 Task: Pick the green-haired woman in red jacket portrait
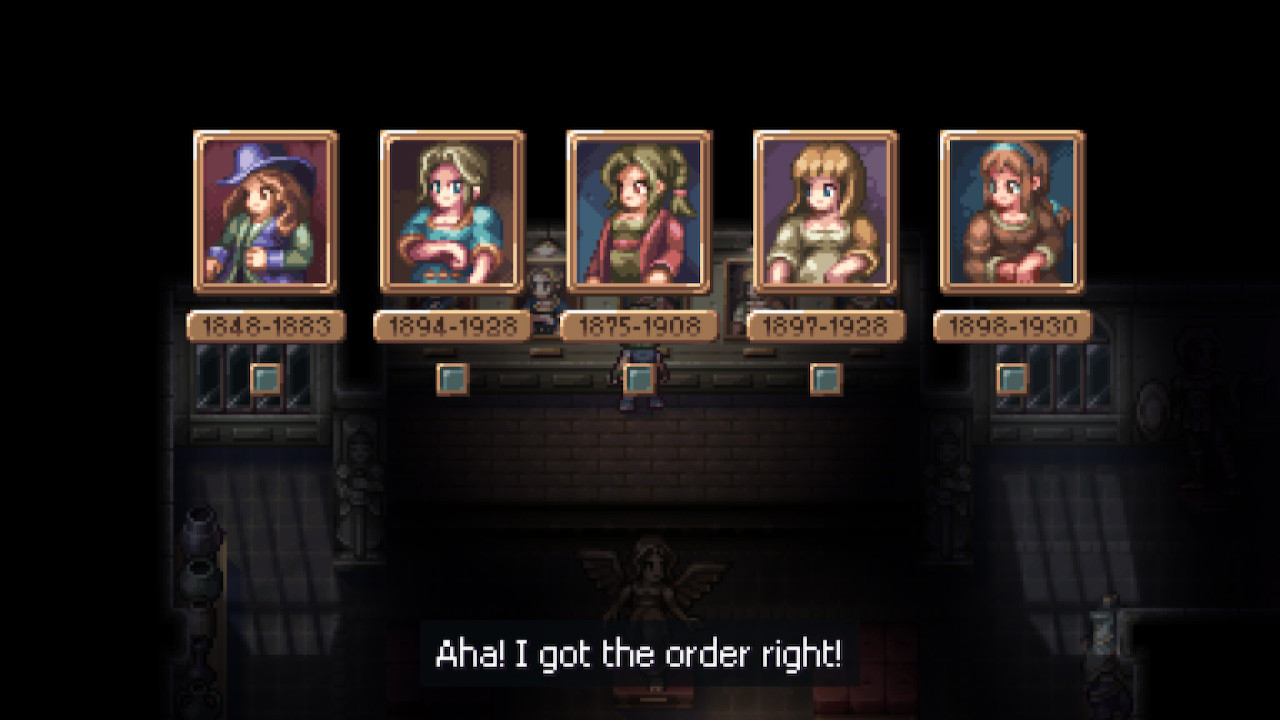click(638, 212)
